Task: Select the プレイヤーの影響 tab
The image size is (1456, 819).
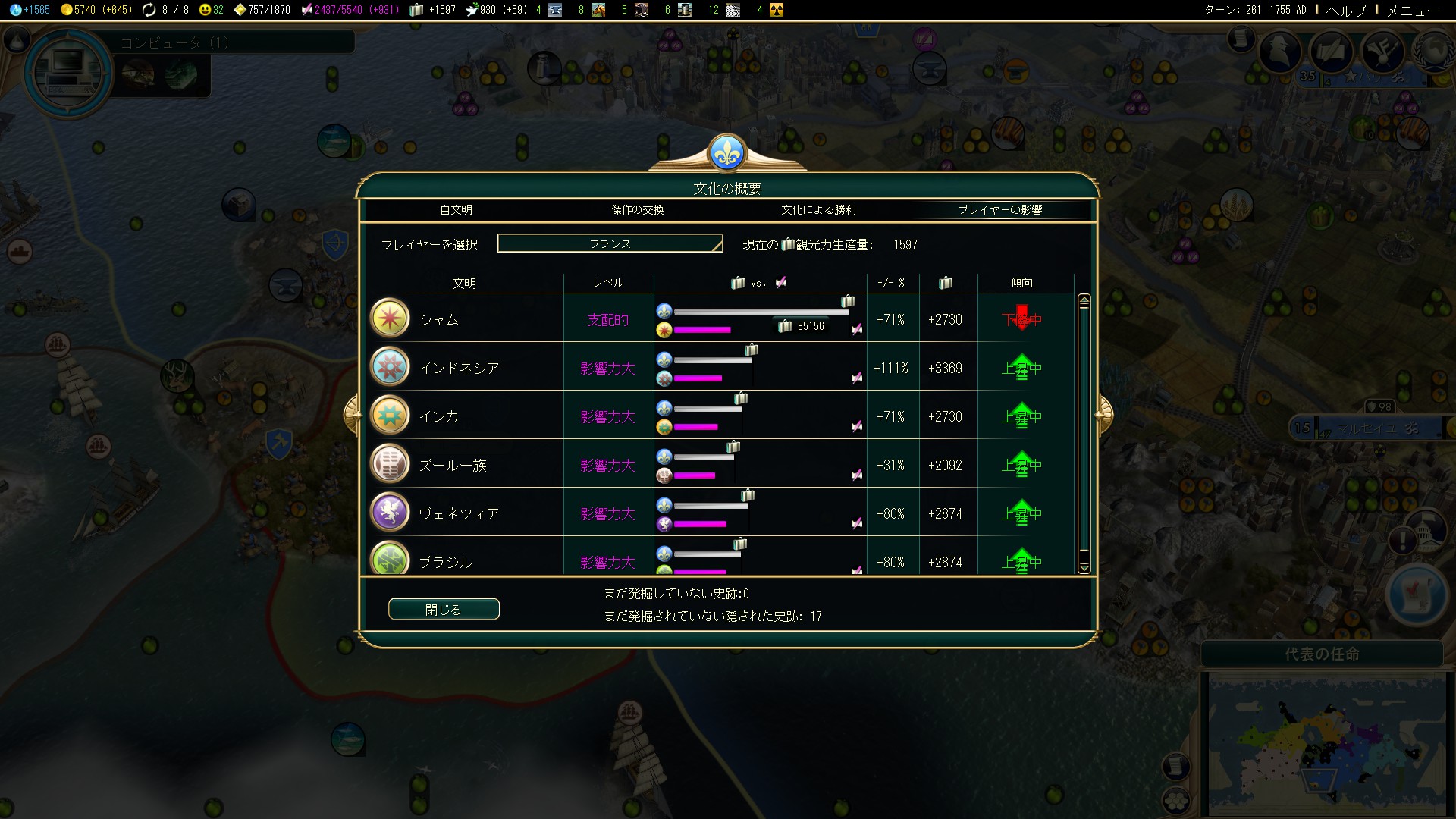Action: [999, 210]
